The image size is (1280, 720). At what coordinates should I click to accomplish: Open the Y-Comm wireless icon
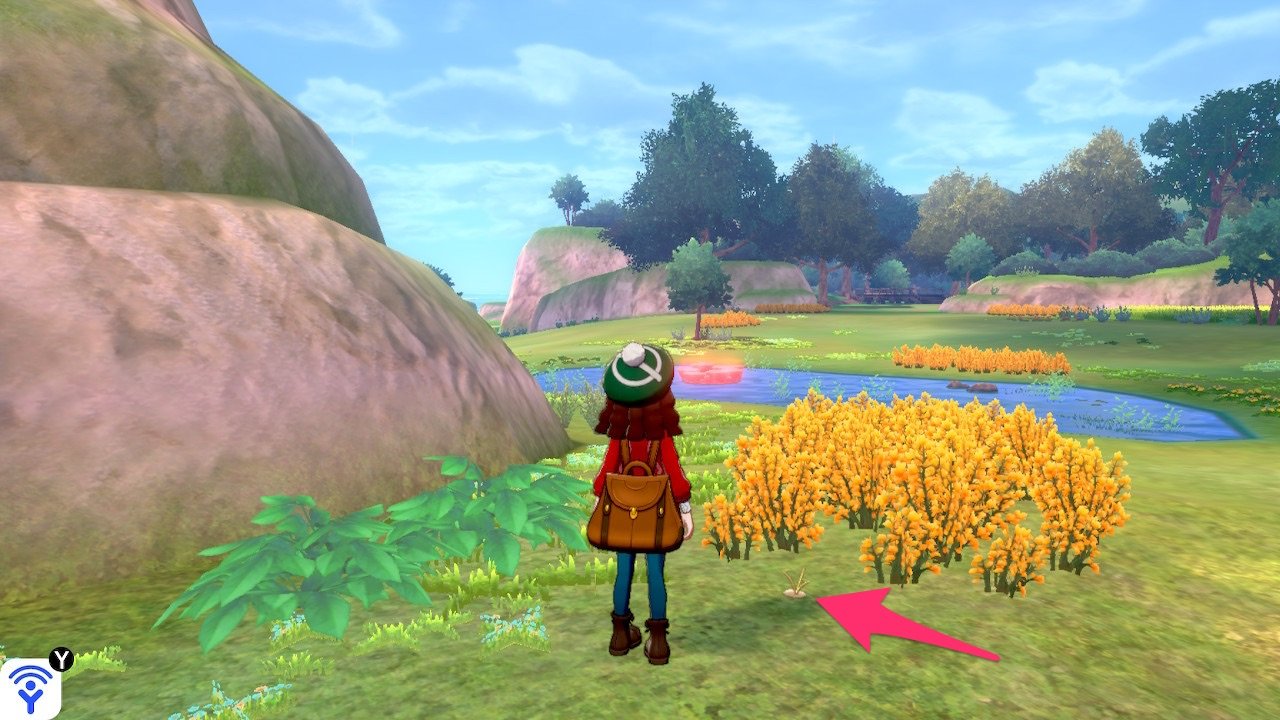click(x=30, y=687)
